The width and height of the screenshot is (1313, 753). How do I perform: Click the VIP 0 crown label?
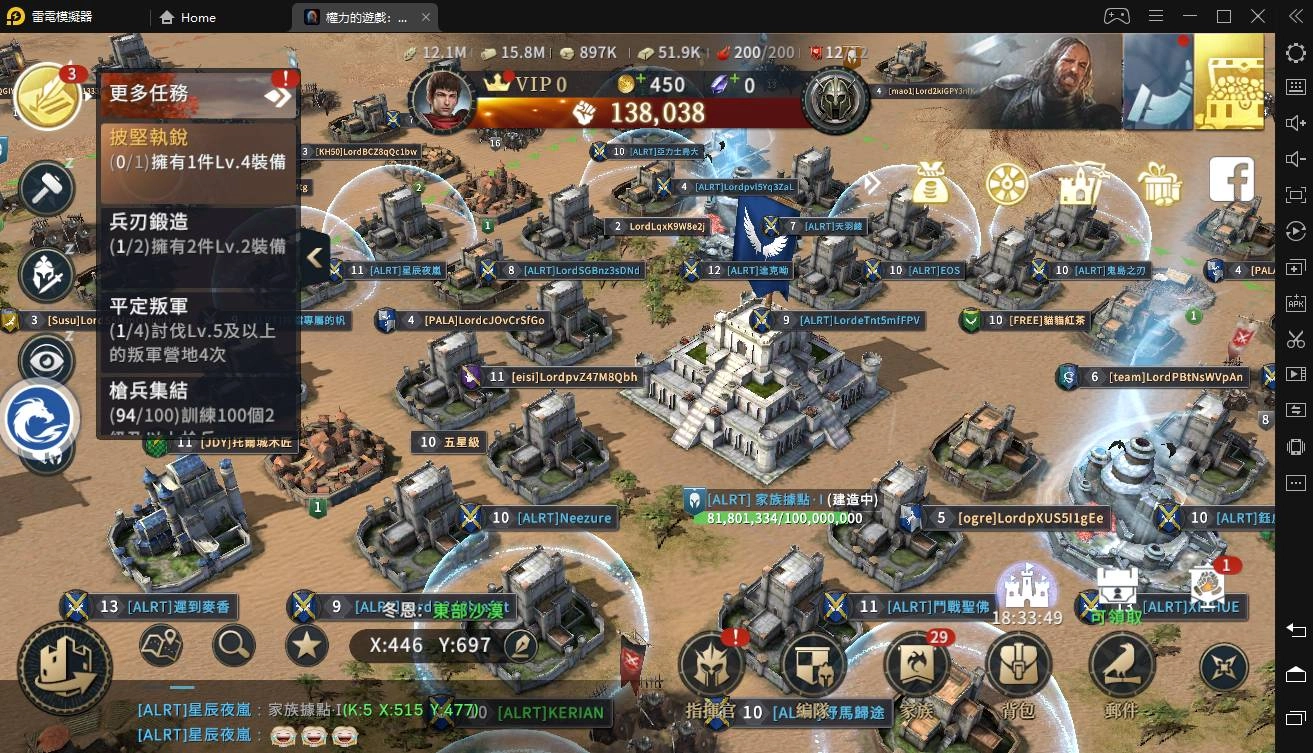(x=528, y=85)
